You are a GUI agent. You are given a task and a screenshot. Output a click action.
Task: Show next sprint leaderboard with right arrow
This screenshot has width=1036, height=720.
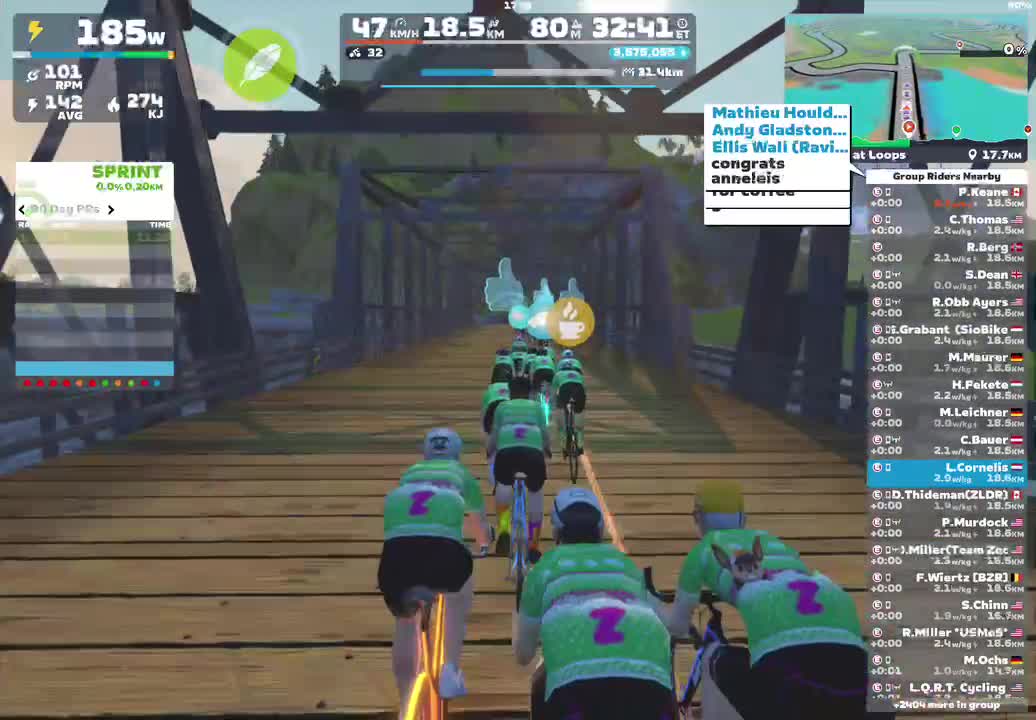[111, 210]
